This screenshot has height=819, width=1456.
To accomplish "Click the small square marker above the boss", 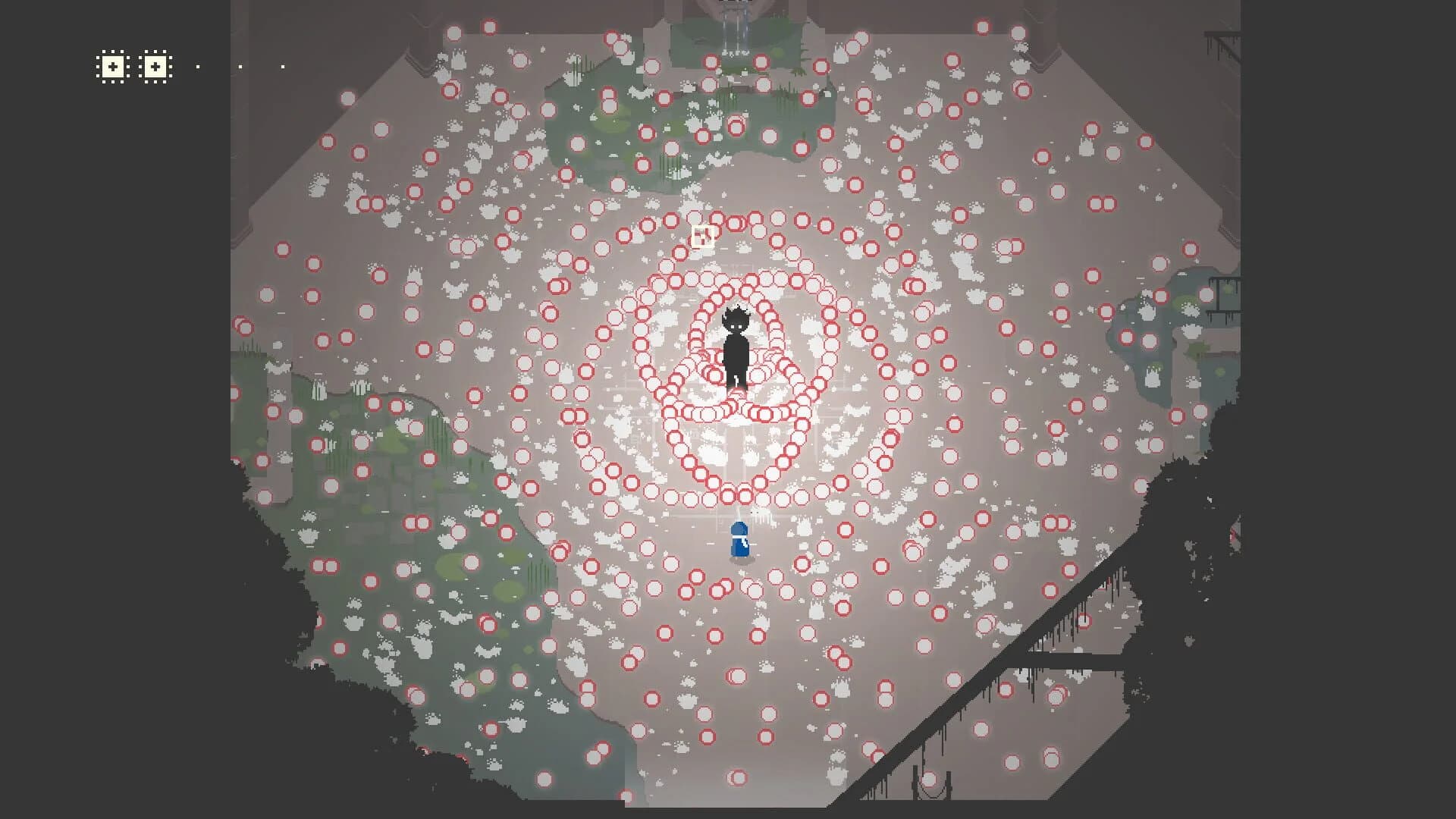I will (x=701, y=236).
